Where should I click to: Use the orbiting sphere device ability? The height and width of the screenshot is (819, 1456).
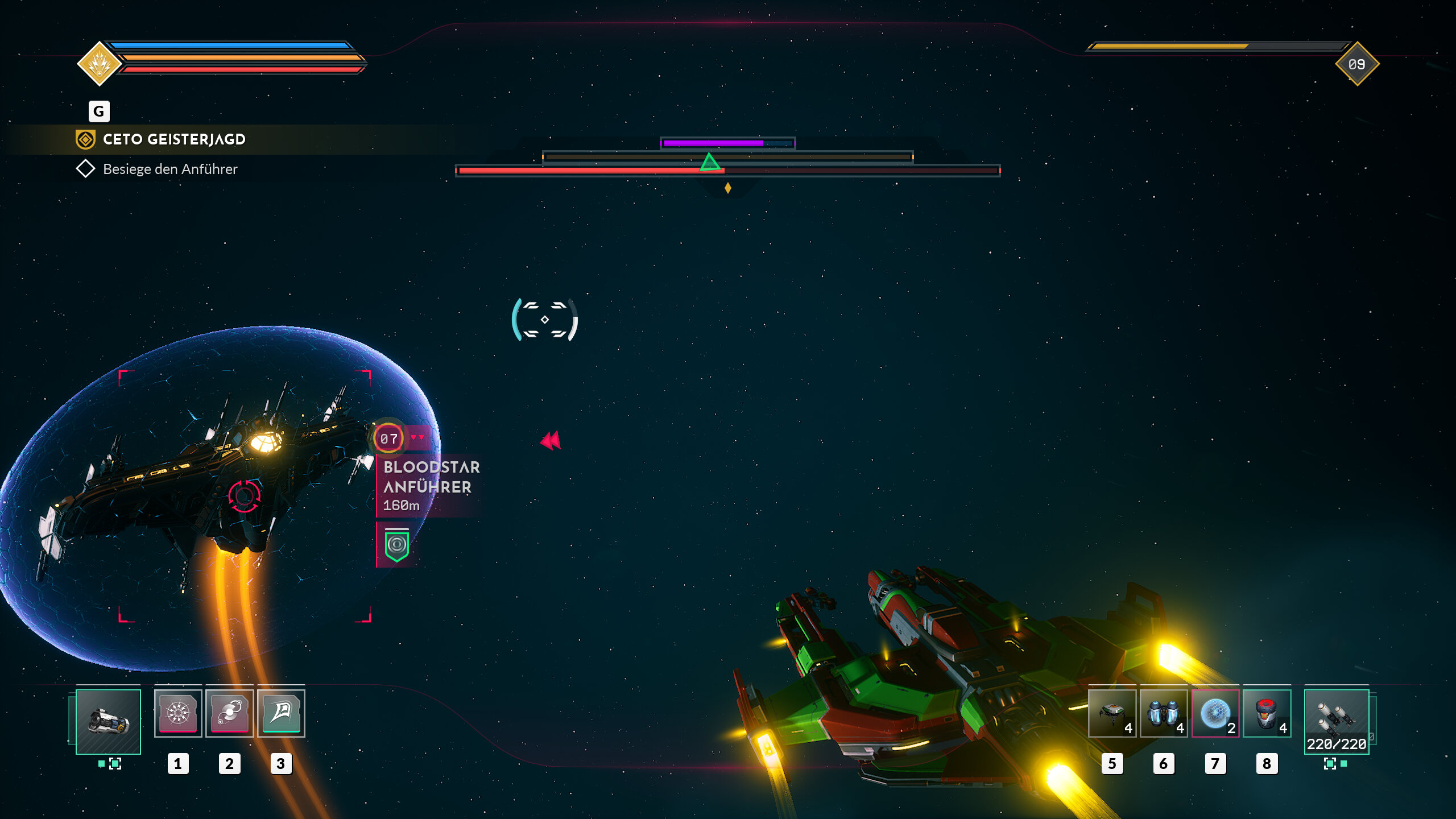[229, 713]
